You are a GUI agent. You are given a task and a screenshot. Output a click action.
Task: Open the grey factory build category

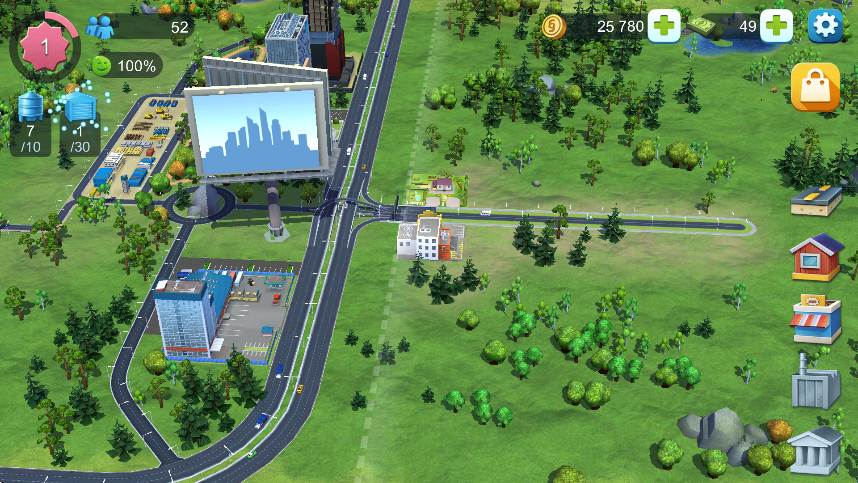(816, 382)
